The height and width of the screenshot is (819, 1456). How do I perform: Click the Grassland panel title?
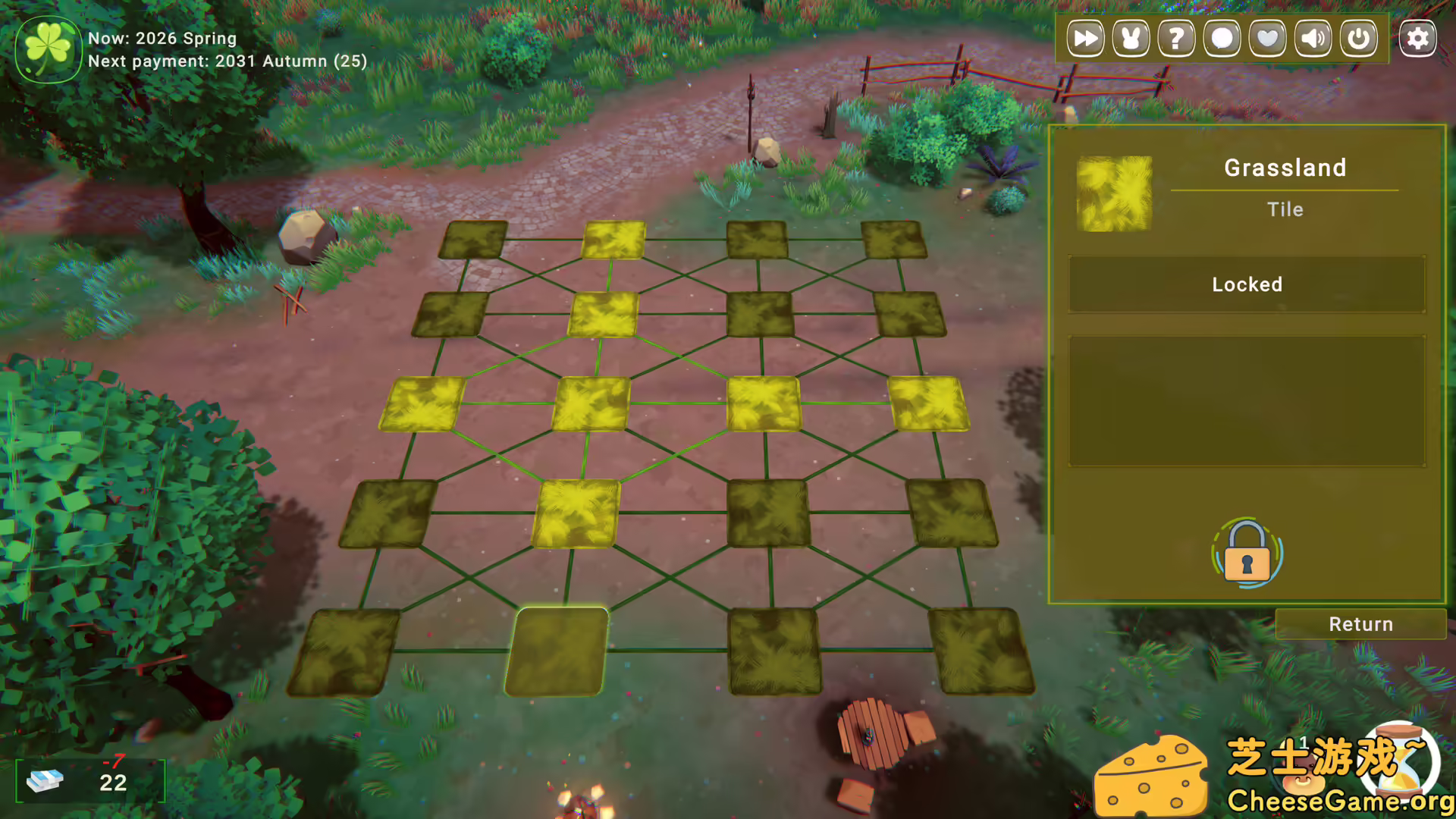pyautogui.click(x=1285, y=168)
